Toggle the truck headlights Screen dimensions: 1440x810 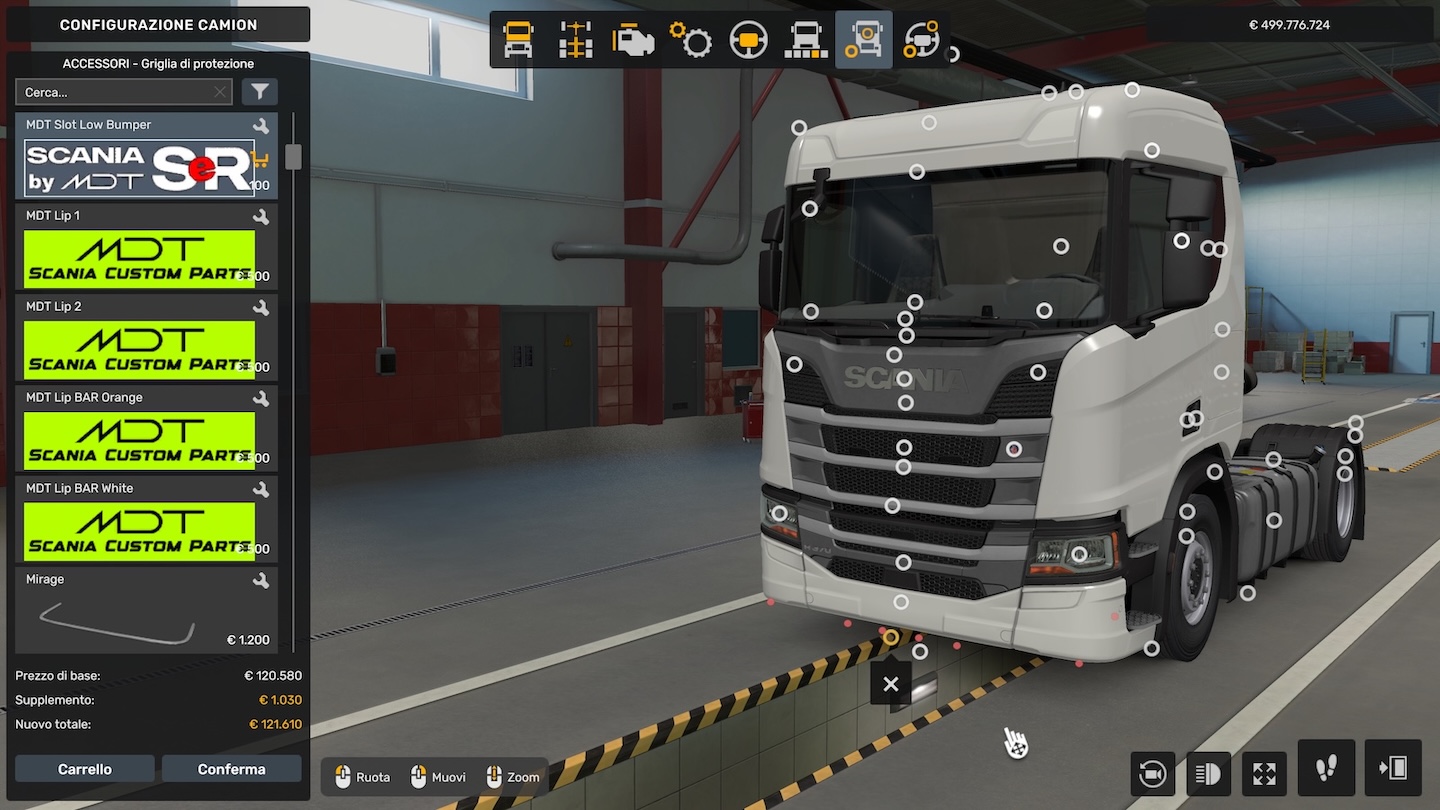(x=1208, y=773)
